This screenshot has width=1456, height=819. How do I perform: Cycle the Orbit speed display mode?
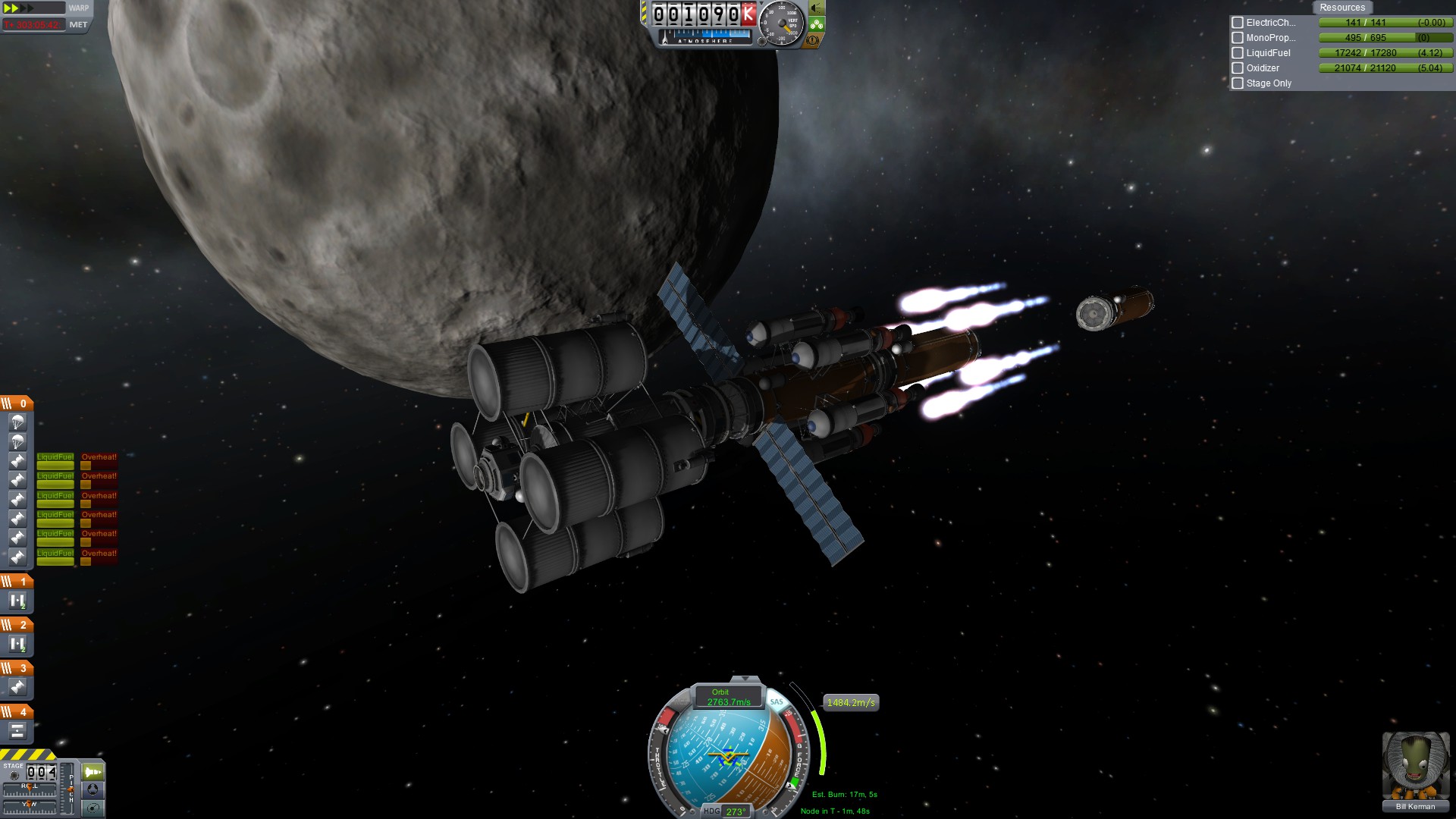(x=728, y=697)
